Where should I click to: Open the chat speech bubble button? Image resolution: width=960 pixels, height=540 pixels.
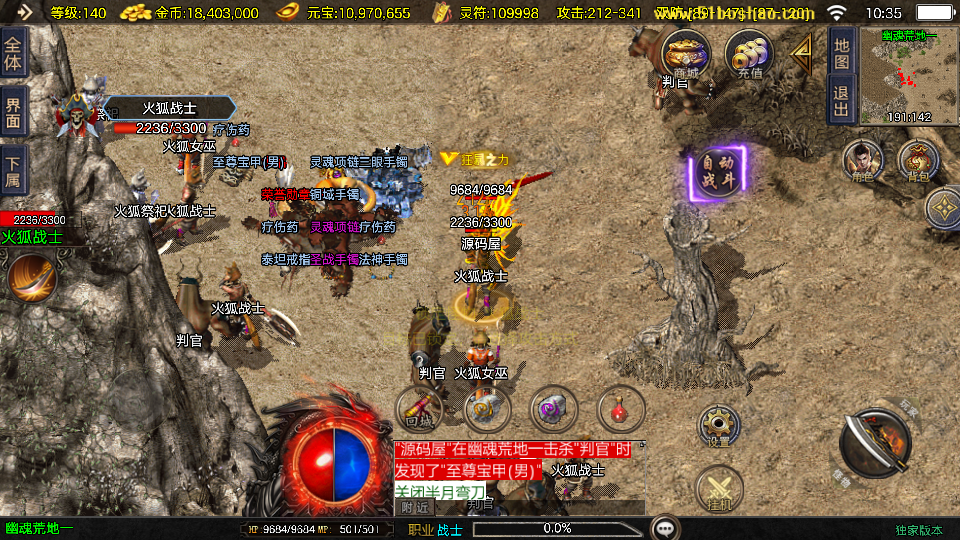[x=665, y=527]
